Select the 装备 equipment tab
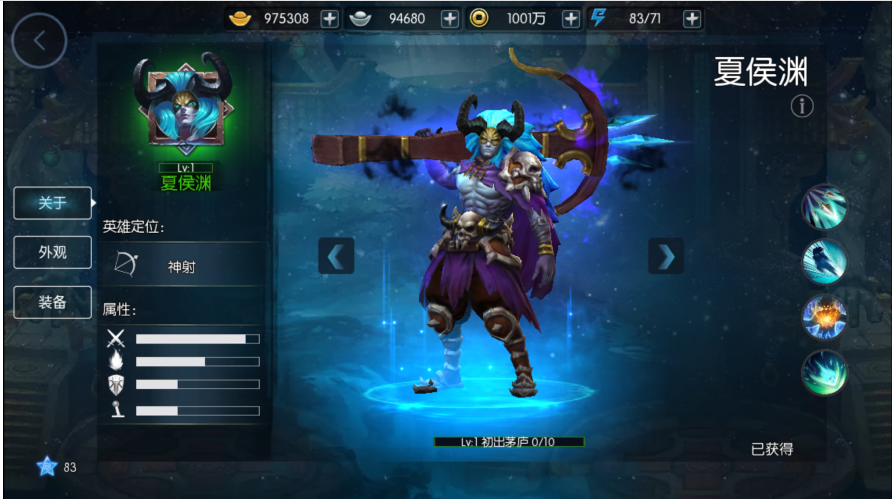 pos(52,302)
